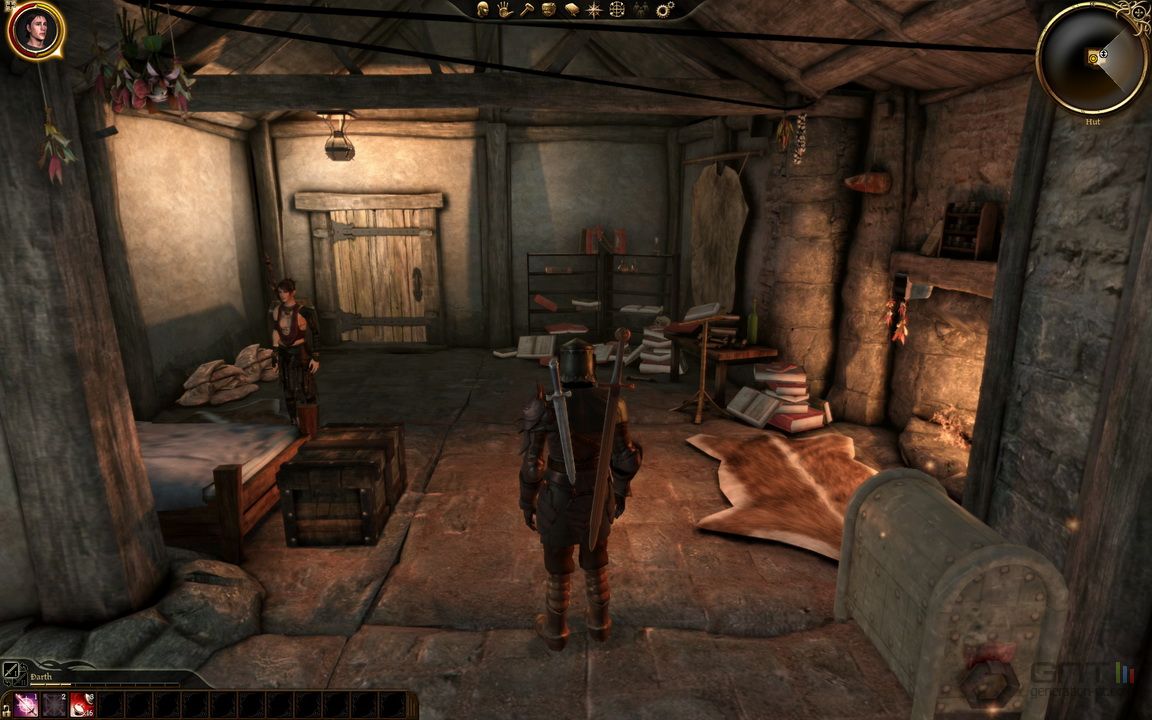The image size is (1152, 720).
Task: Open the journal book icon
Action: (x=572, y=9)
